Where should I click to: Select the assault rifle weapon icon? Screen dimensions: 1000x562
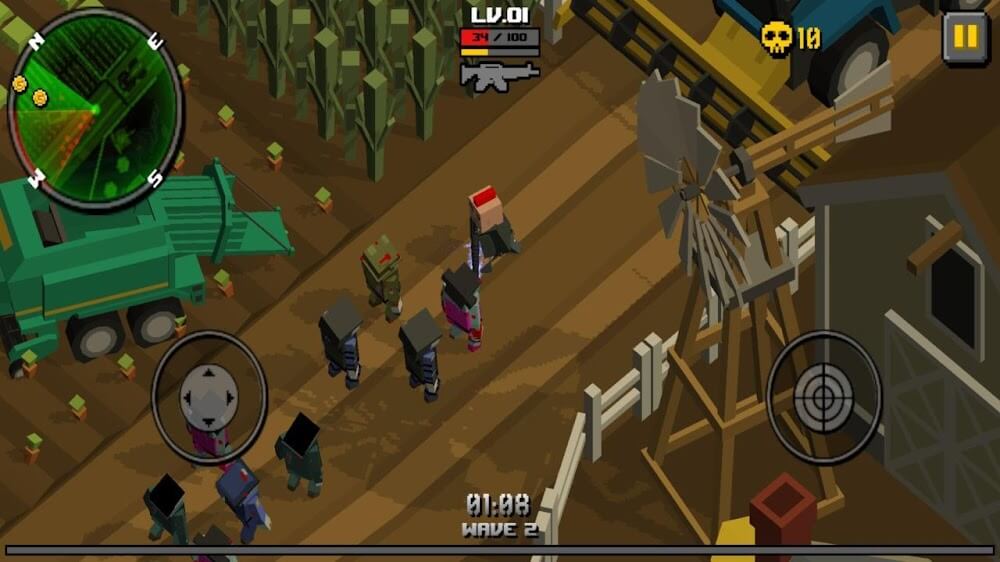[499, 76]
